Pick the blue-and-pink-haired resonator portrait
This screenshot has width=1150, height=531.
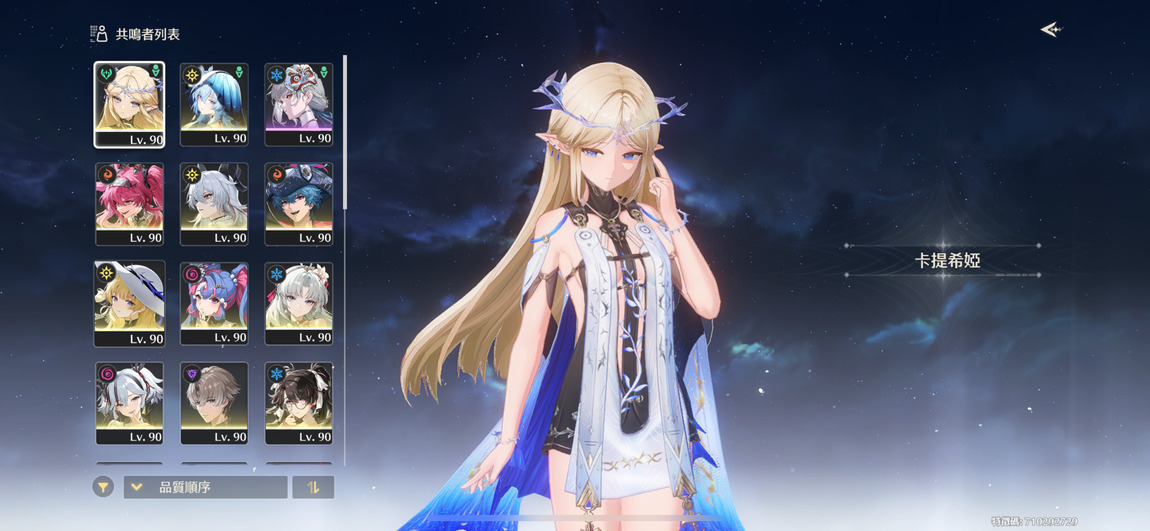[214, 304]
